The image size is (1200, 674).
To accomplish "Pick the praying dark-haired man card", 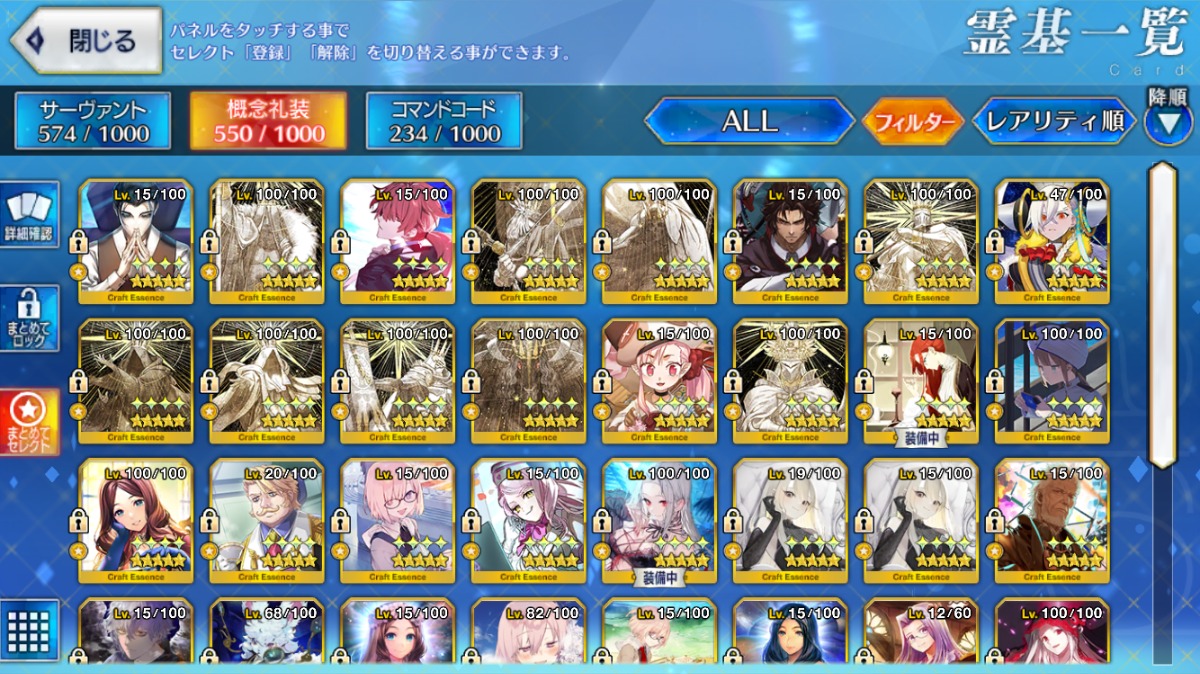I will (136, 241).
